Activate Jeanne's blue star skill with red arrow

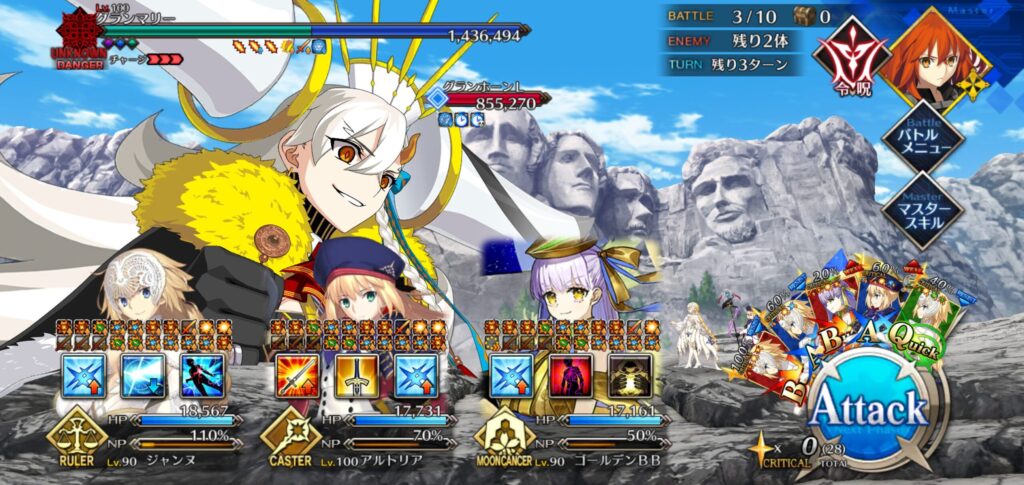(x=82, y=375)
